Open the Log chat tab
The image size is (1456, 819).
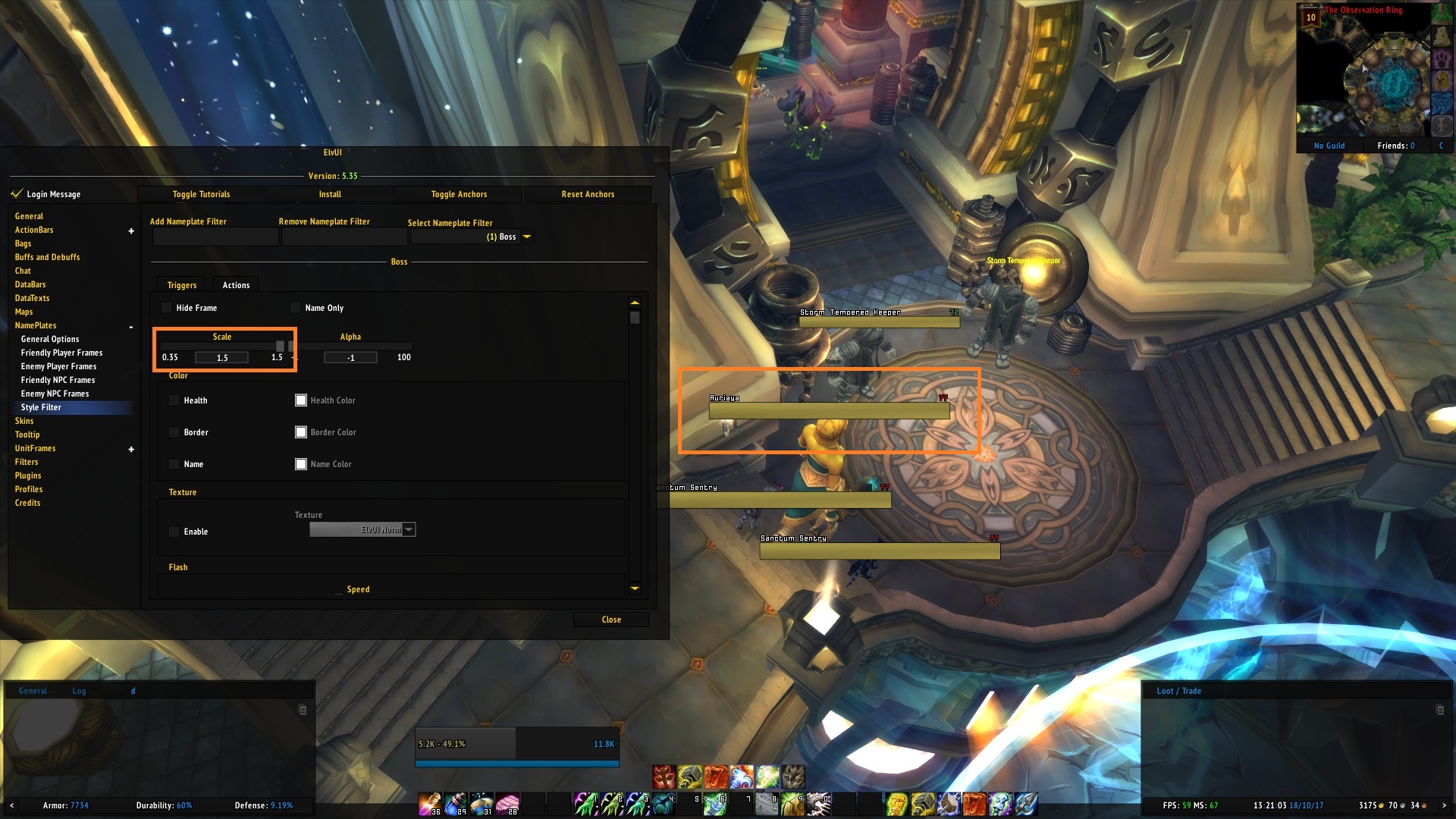78,691
